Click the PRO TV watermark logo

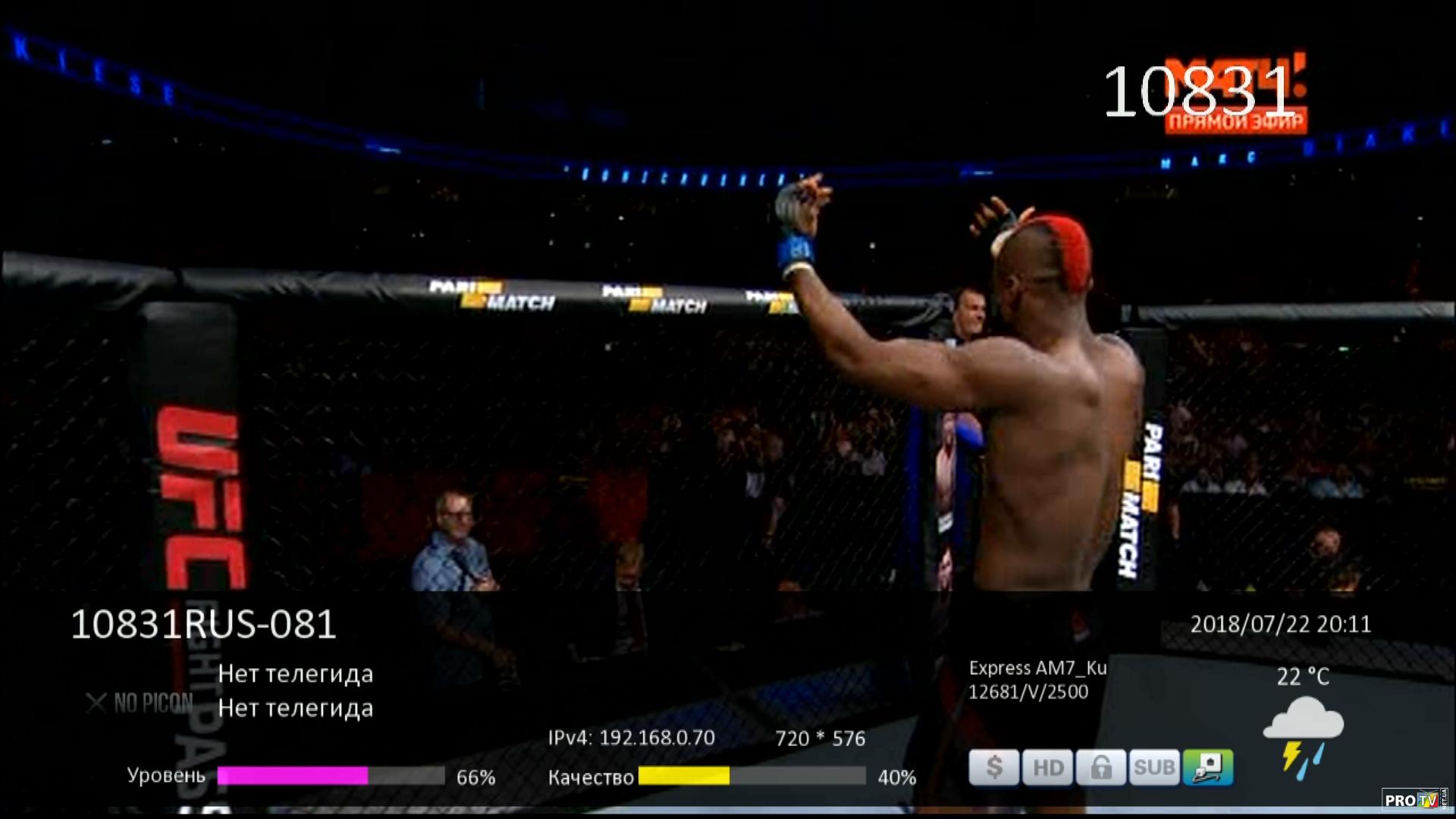pyautogui.click(x=1414, y=799)
